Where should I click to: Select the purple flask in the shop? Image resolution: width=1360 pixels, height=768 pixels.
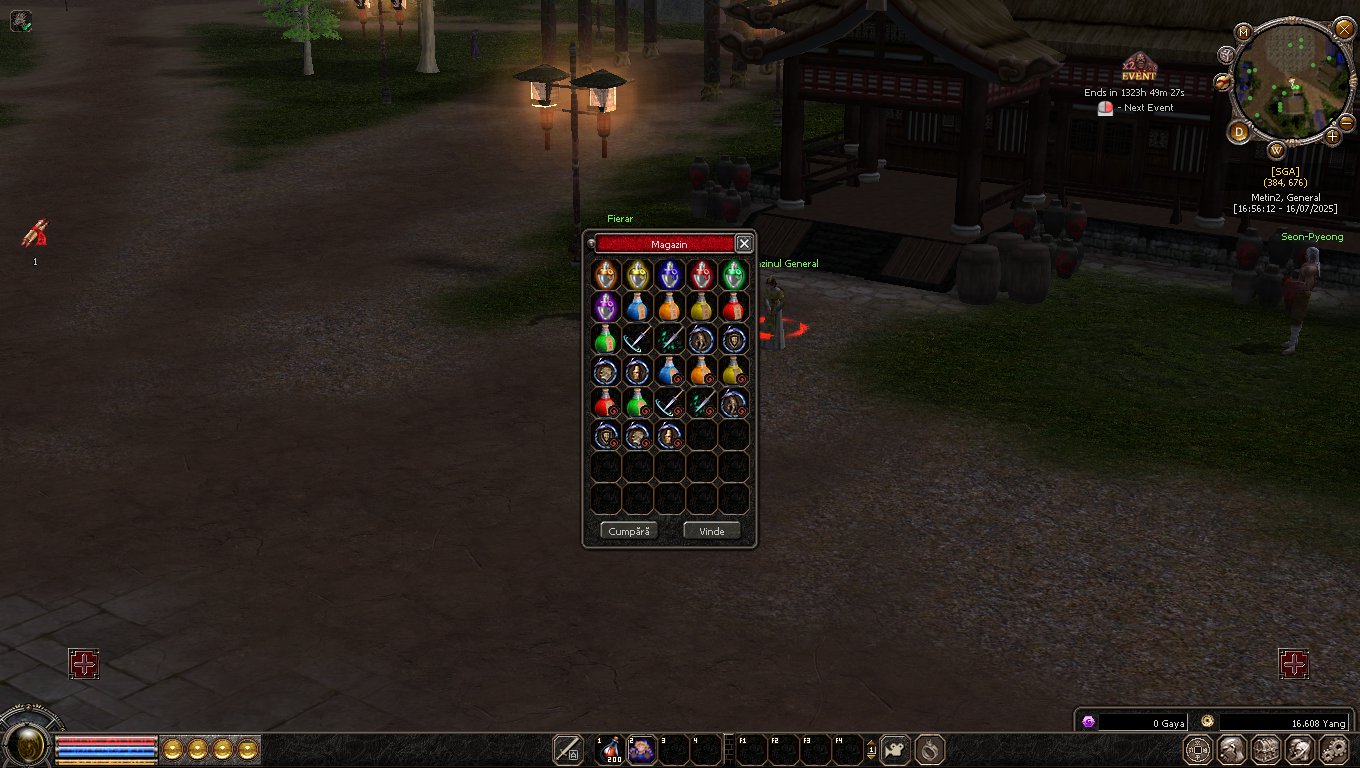click(x=605, y=306)
